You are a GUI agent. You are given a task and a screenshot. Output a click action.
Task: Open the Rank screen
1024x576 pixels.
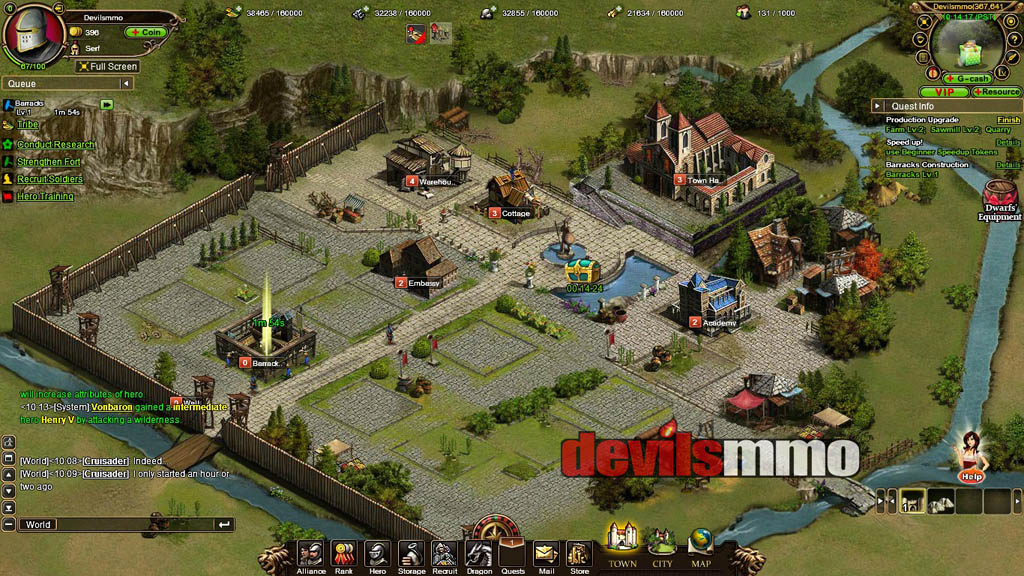tap(344, 554)
